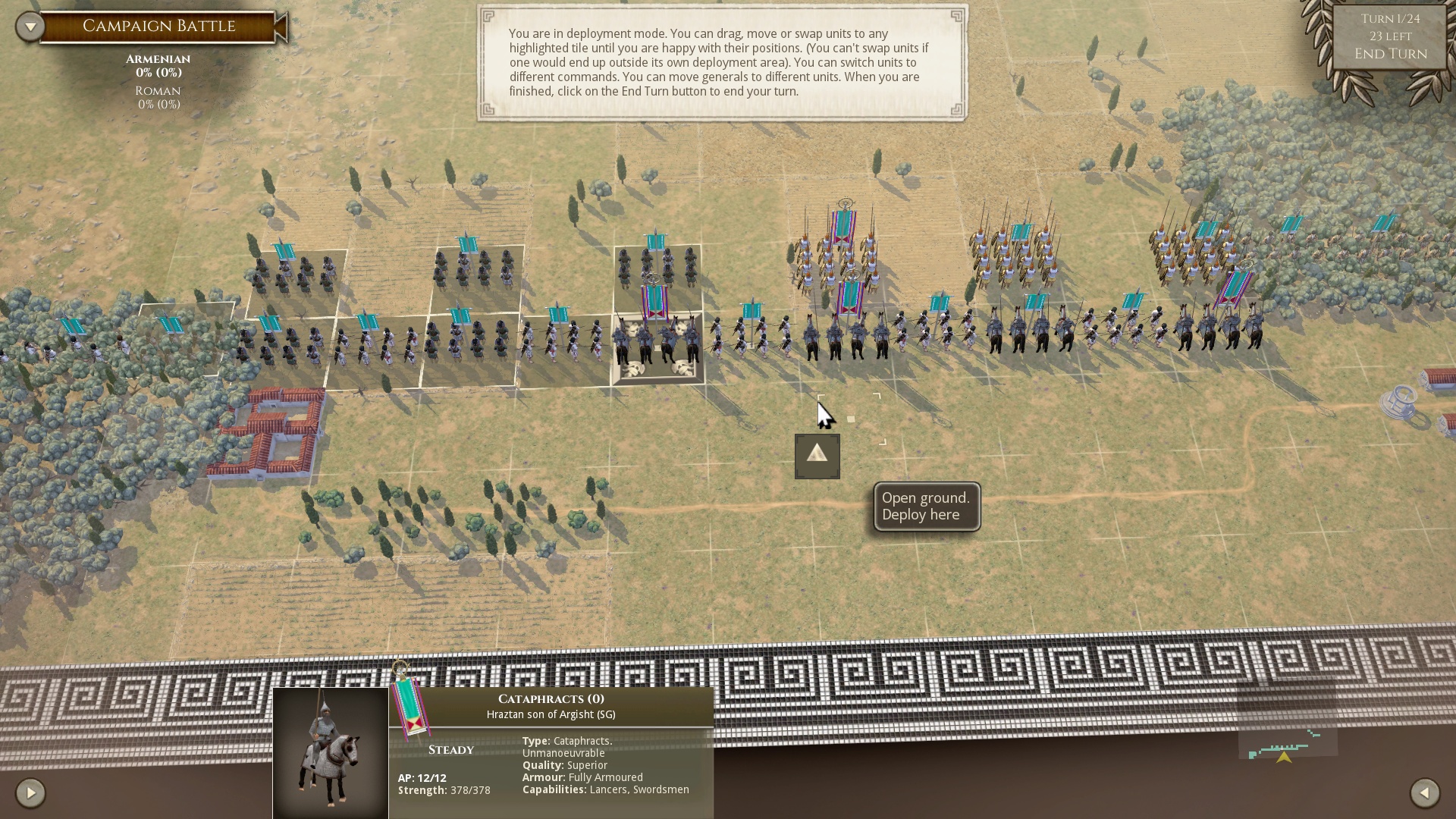1456x819 pixels.
Task: Click the purple general's standard in the cataphract unit
Action: point(653,303)
